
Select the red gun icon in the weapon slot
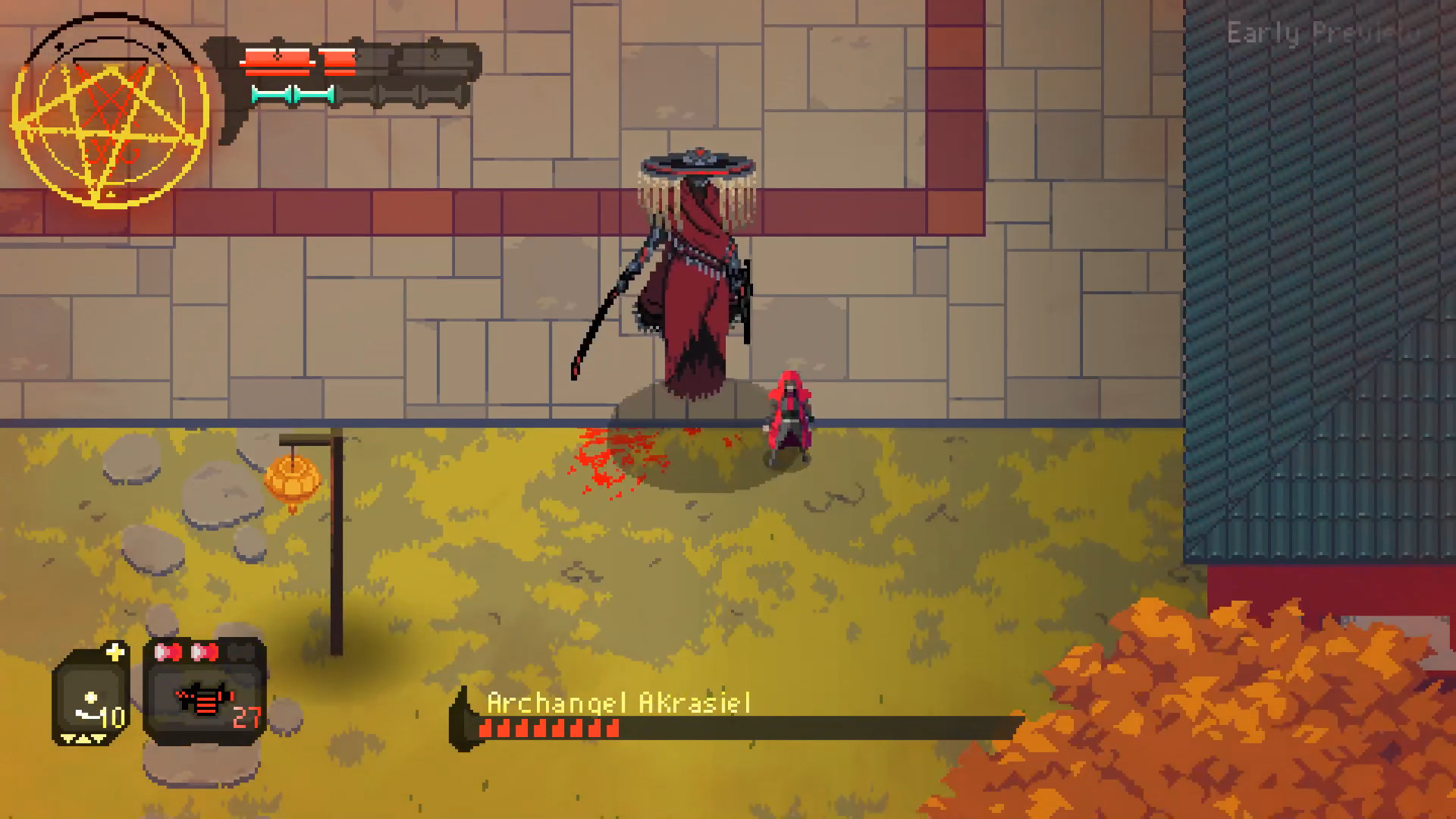click(203, 700)
